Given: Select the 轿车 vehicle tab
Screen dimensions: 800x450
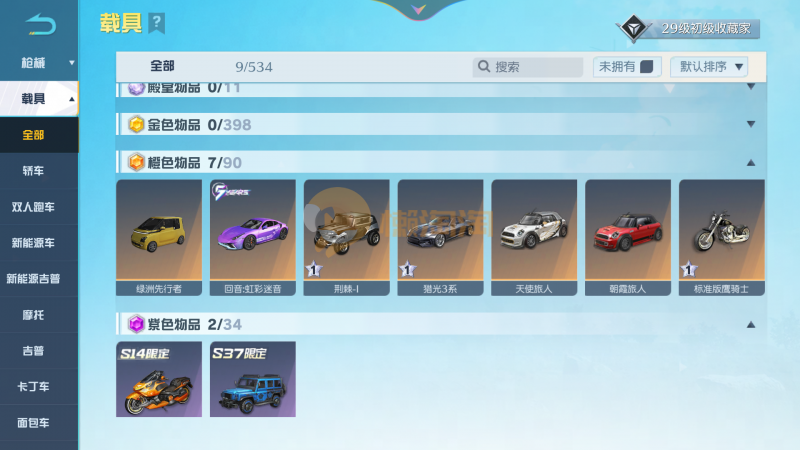Looking at the screenshot, I should coord(34,171).
